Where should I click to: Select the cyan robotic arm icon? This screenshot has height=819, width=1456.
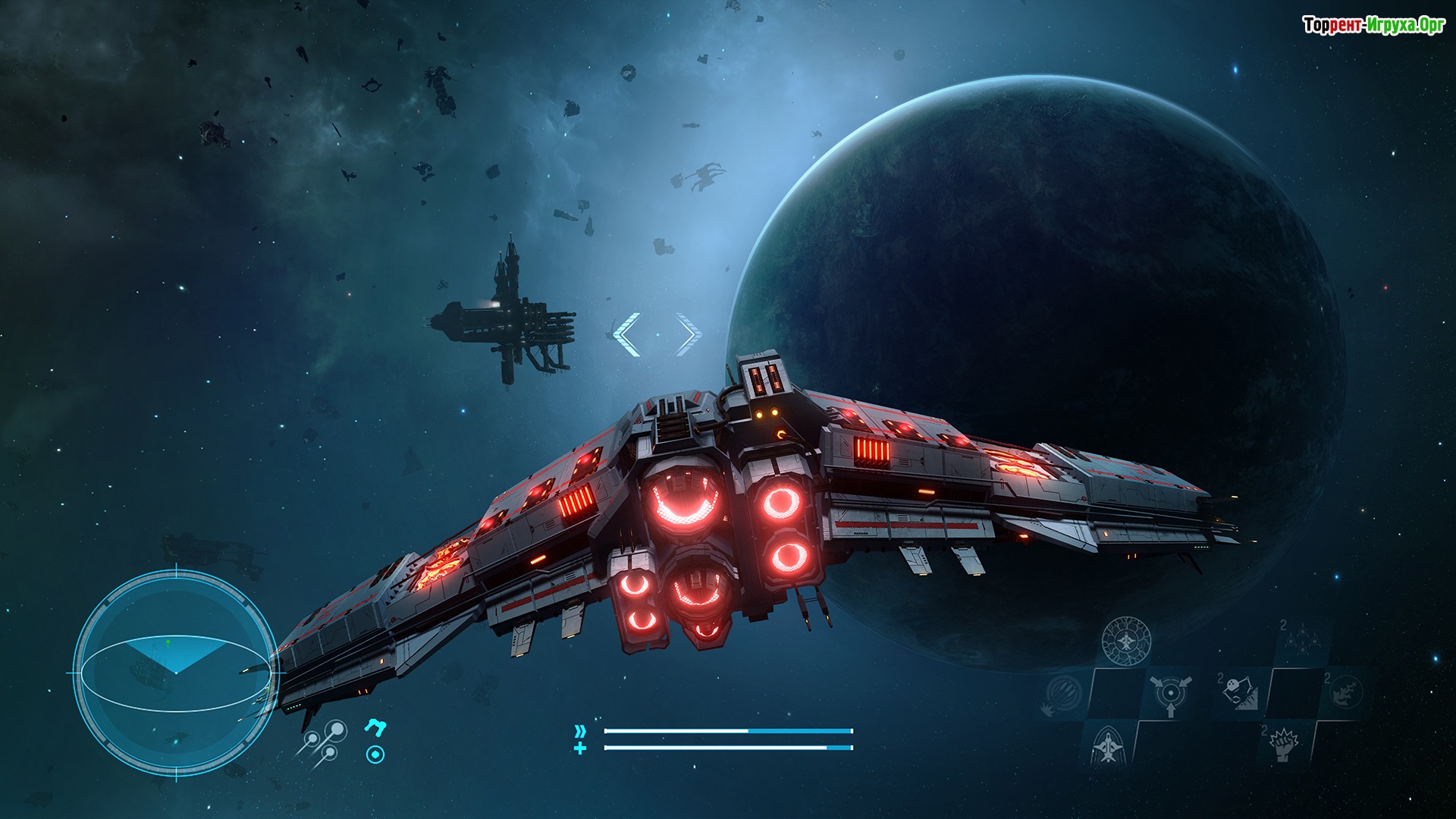point(375,728)
